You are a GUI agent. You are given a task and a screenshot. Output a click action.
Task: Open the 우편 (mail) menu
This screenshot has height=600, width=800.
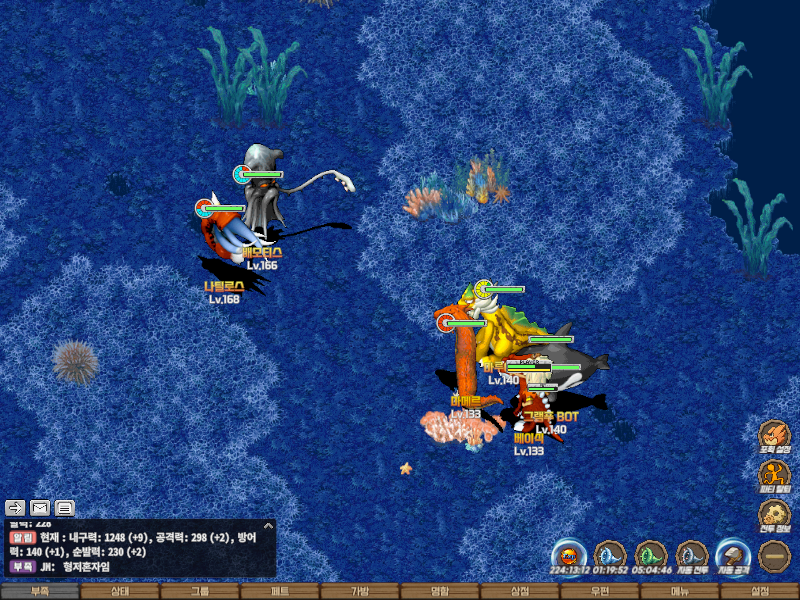click(600, 592)
